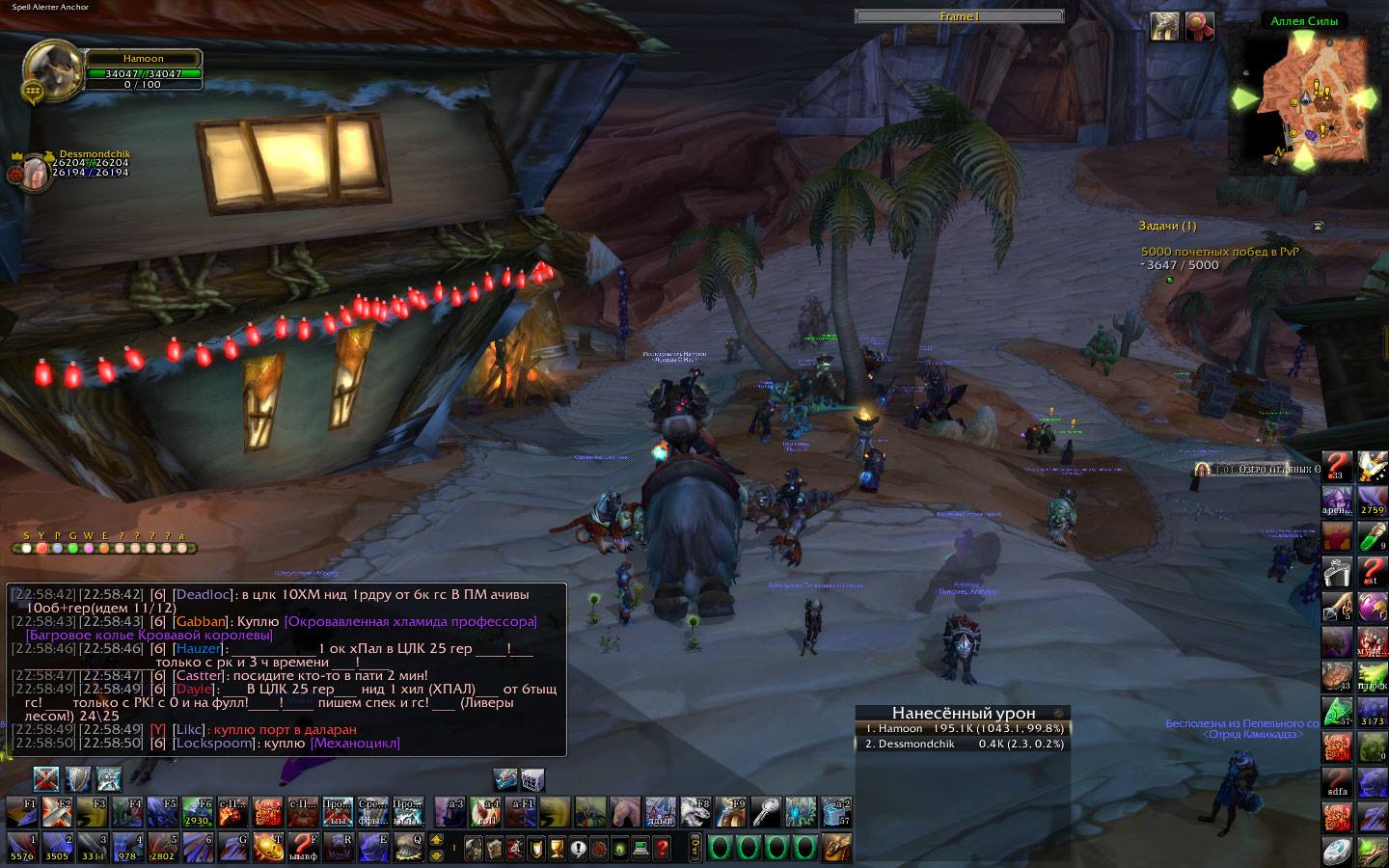This screenshot has height=868, width=1389.
Task: Use the silver hip flask item
Action: pos(1335,572)
